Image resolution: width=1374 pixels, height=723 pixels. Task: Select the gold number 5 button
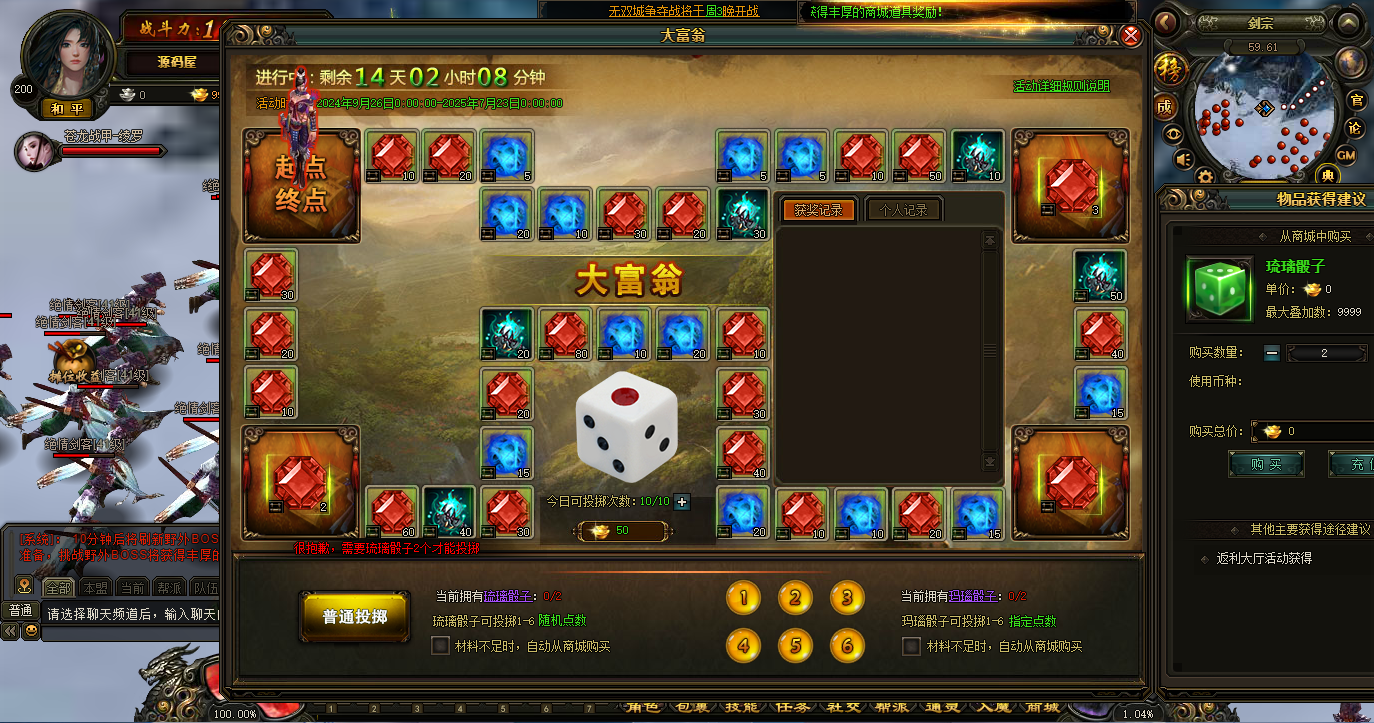(x=795, y=645)
